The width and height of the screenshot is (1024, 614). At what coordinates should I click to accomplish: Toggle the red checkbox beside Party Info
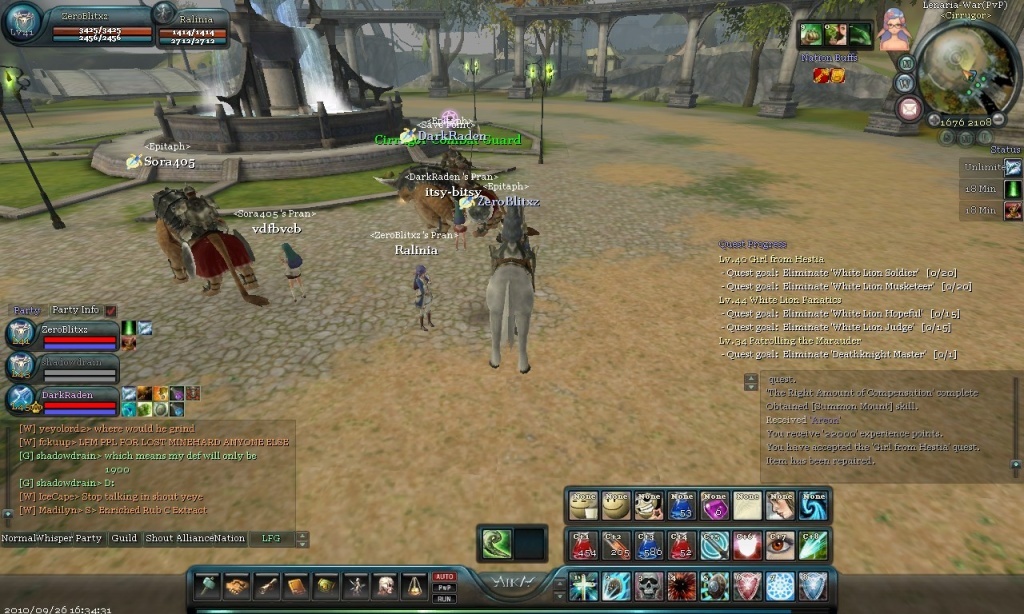point(111,311)
